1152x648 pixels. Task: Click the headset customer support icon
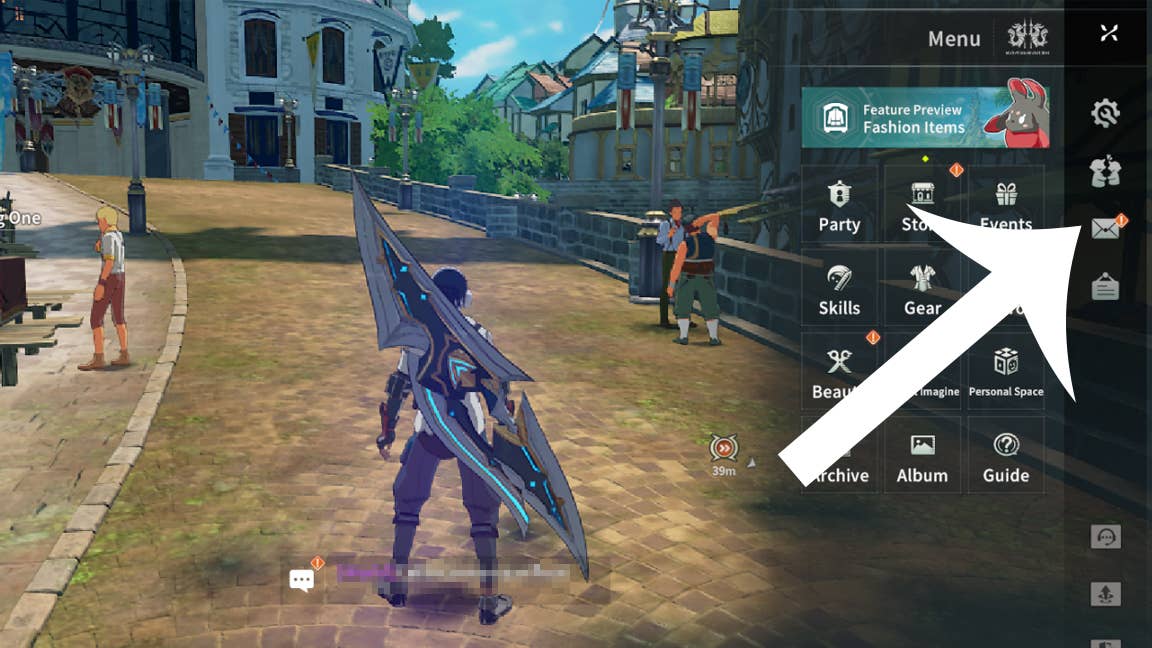(1105, 537)
